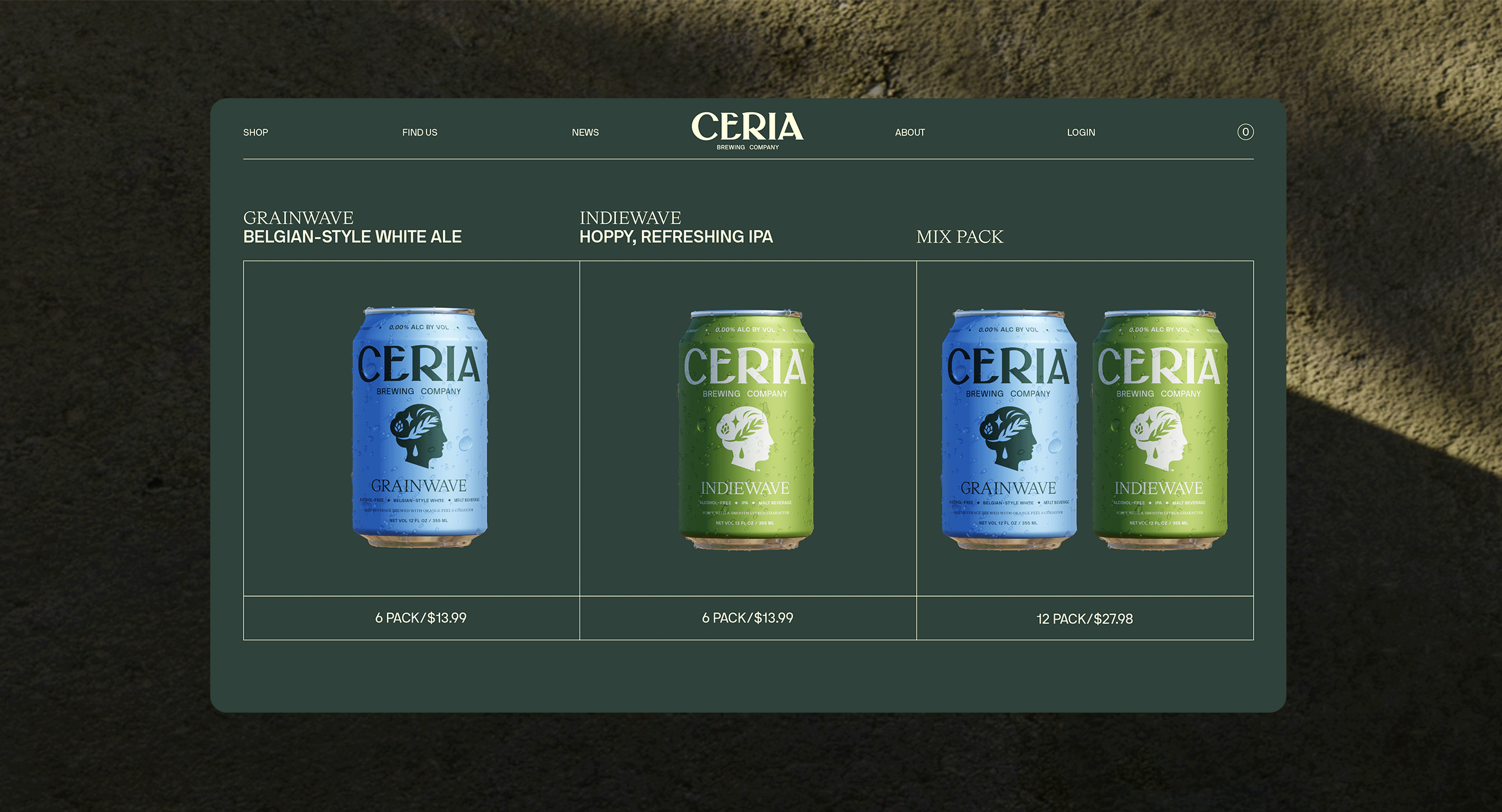This screenshot has height=812, width=1502.
Task: Click the Grainwave Belgian-Style White Ale title
Action: tap(352, 227)
